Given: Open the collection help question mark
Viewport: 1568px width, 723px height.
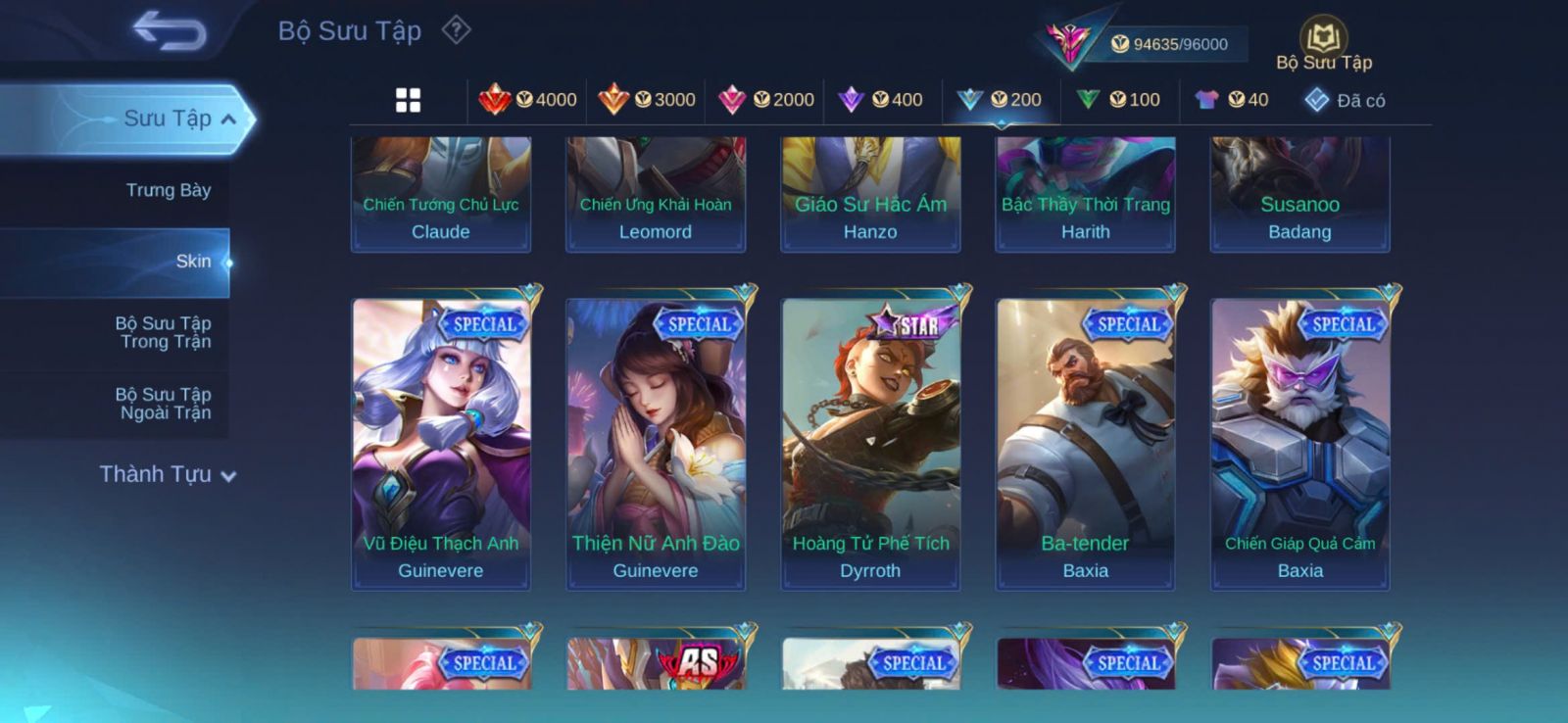Looking at the screenshot, I should click(456, 30).
